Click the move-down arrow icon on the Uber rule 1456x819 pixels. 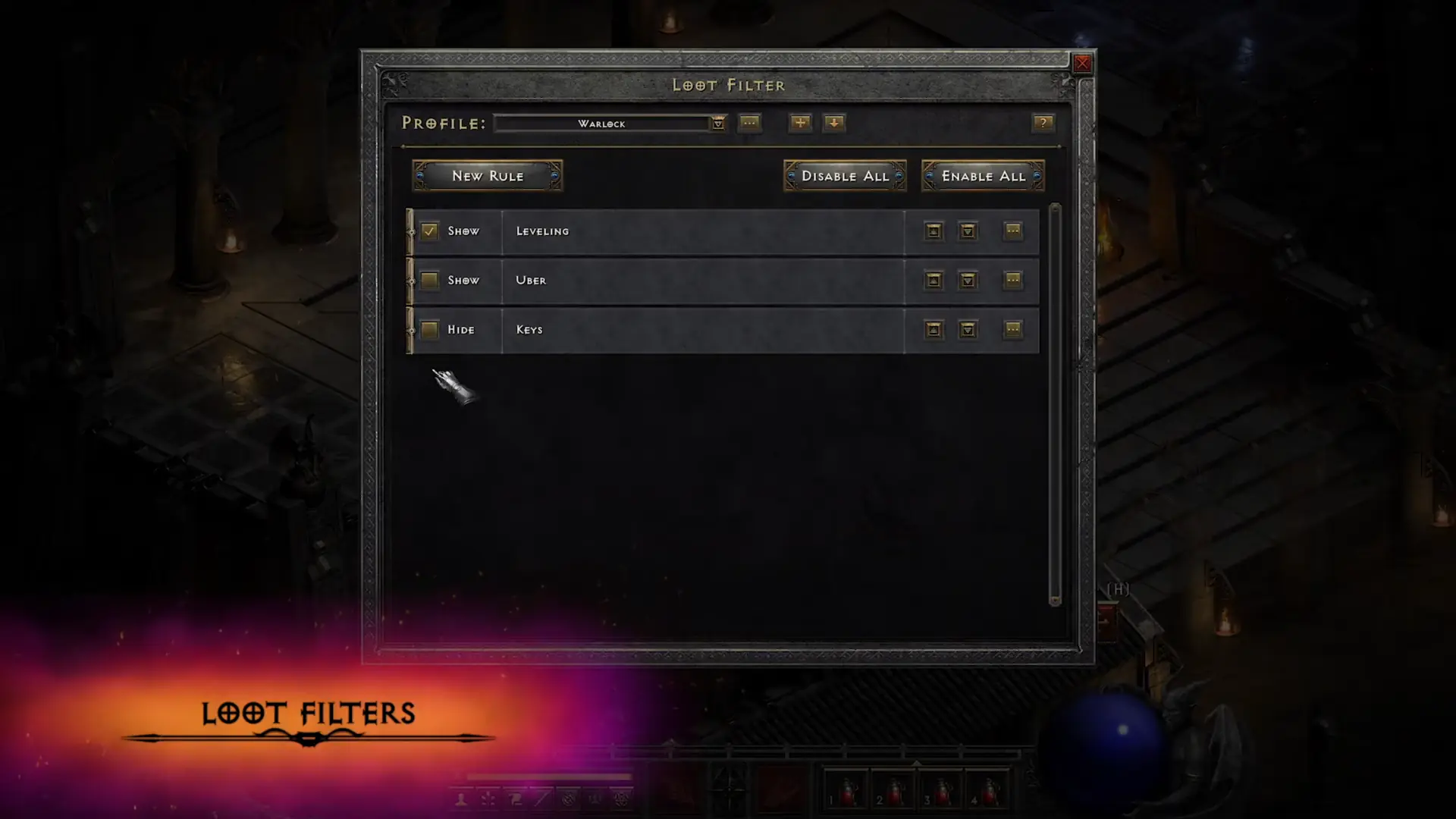pos(968,281)
